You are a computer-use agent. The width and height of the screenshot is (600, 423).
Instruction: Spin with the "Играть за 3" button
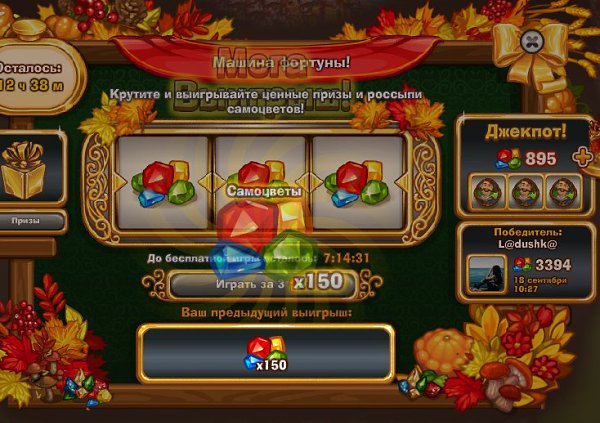pyautogui.click(x=262, y=284)
